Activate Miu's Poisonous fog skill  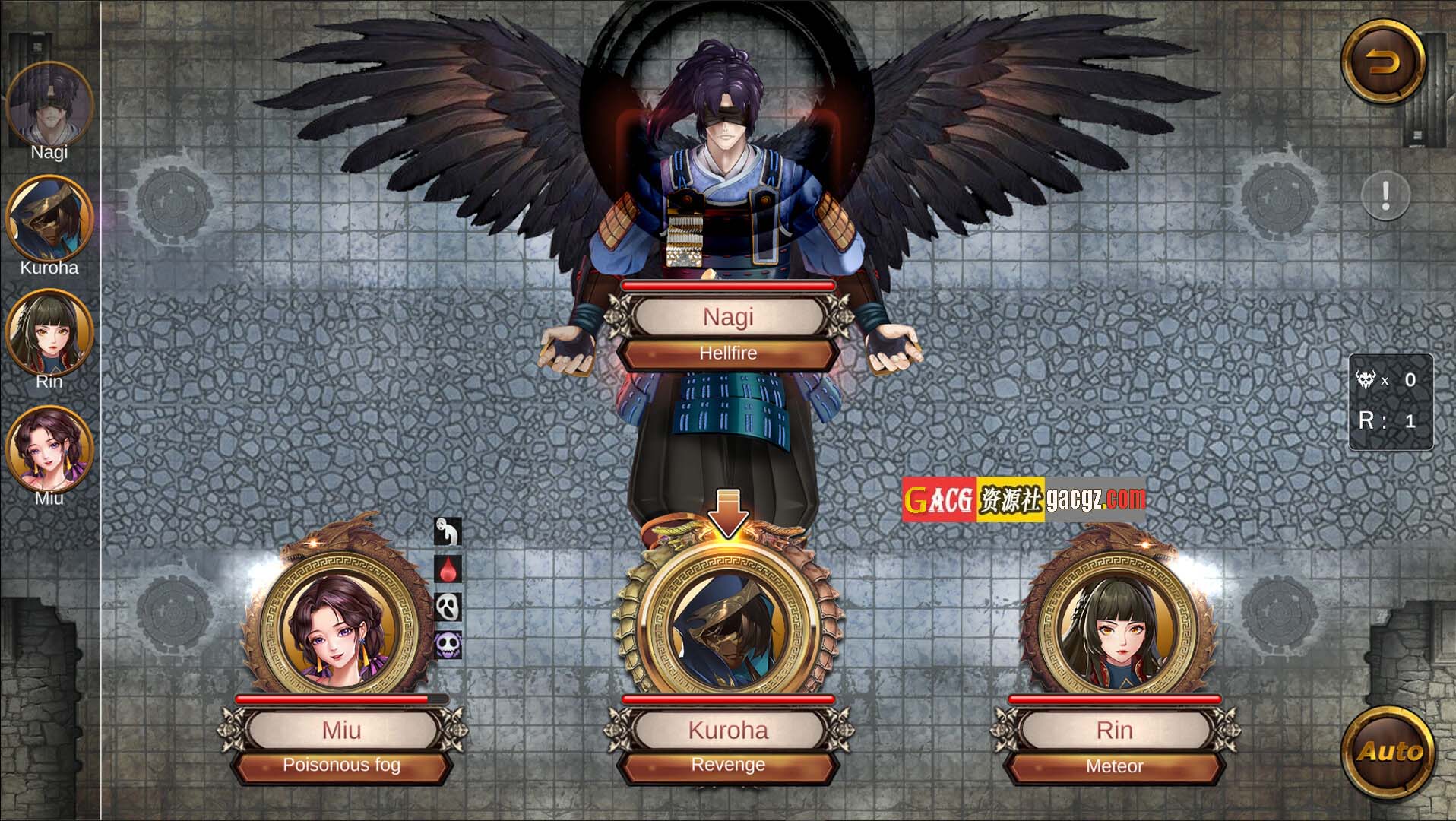tap(341, 766)
